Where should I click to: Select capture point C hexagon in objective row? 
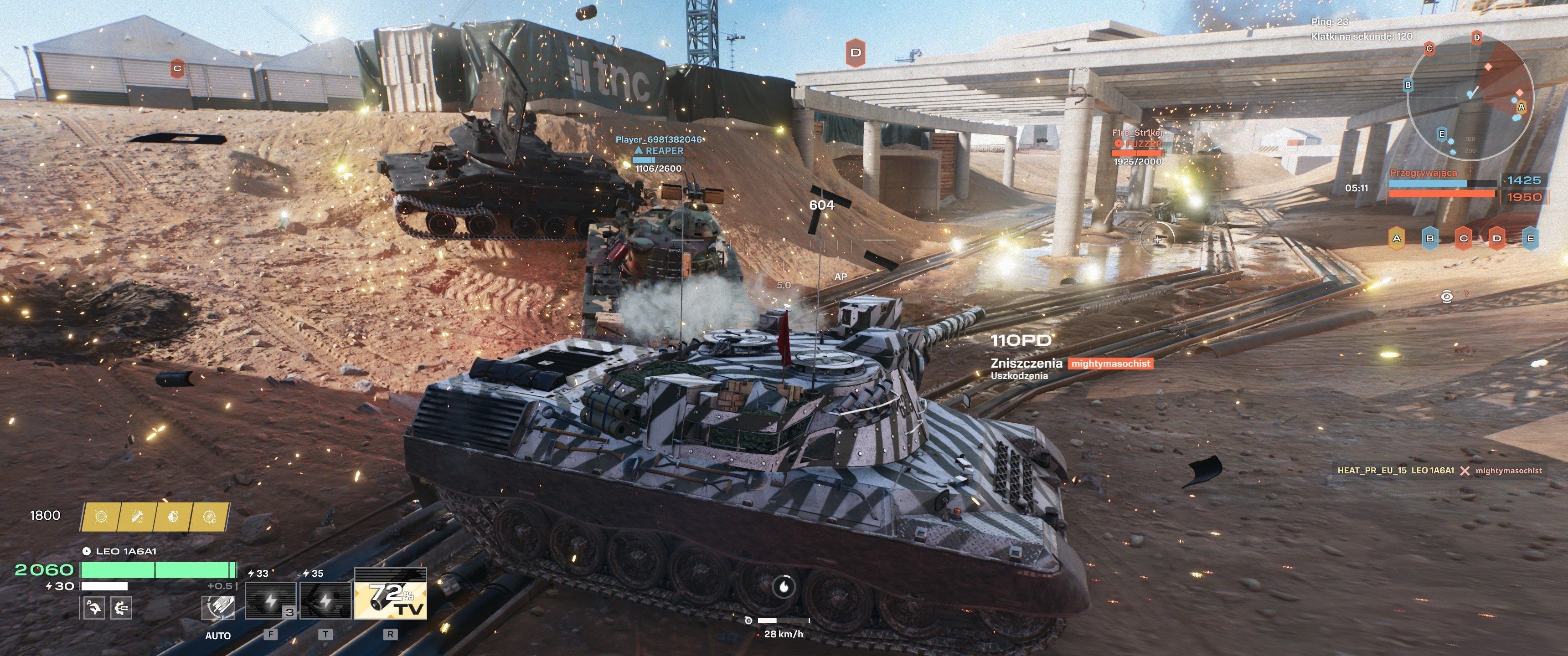pyautogui.click(x=1463, y=238)
